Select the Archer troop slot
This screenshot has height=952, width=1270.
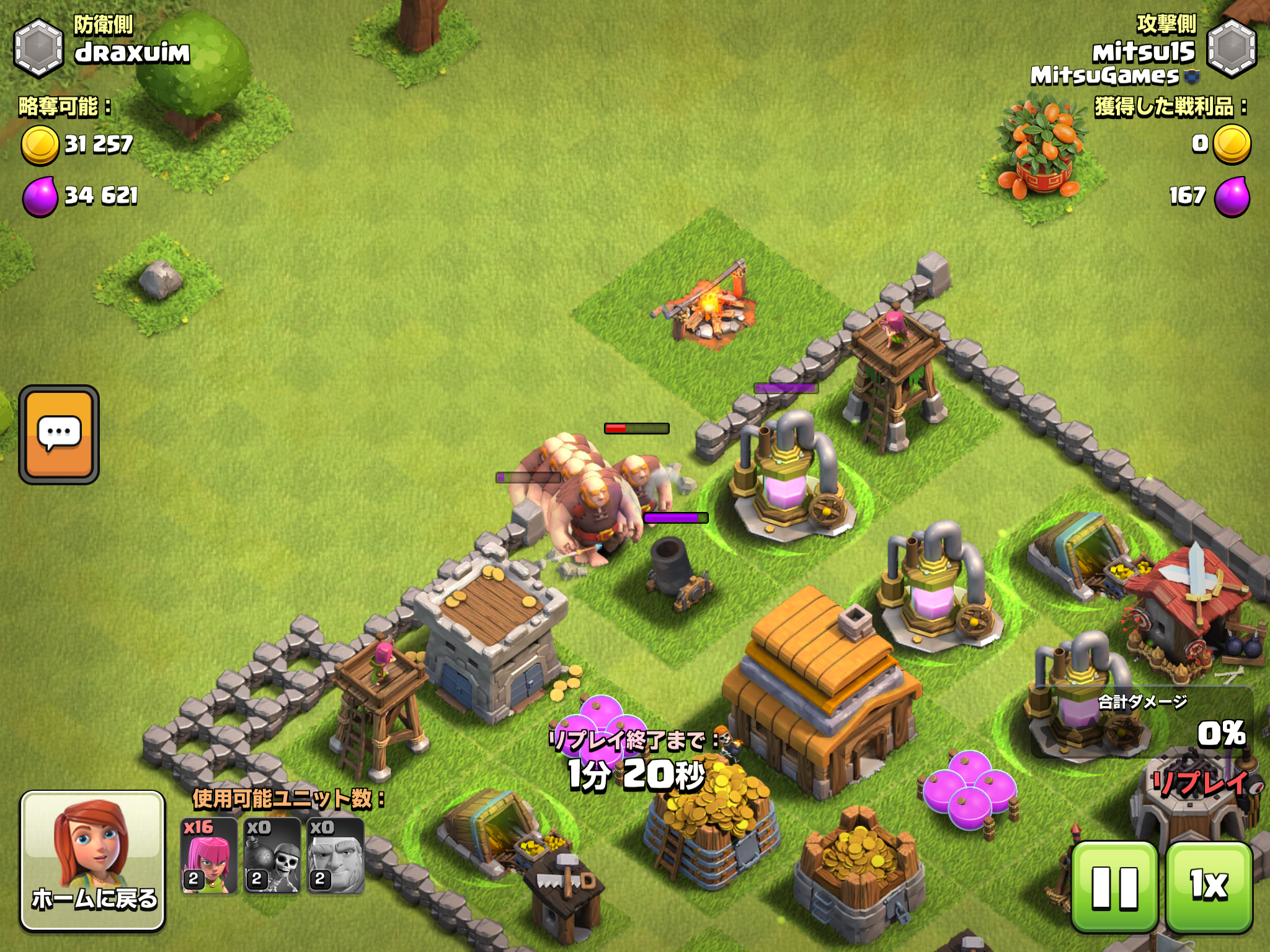click(209, 856)
